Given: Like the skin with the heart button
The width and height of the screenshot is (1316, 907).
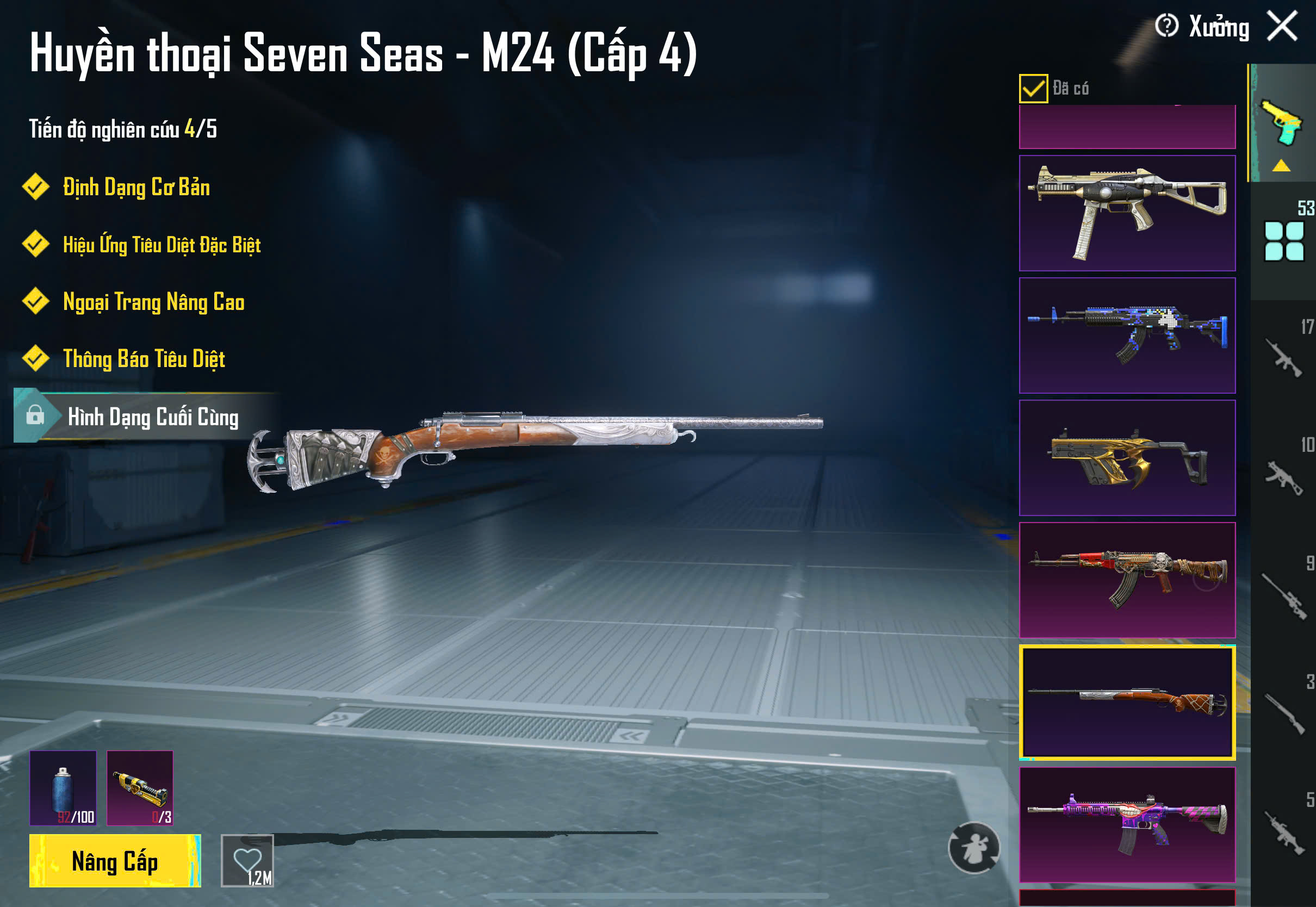Looking at the screenshot, I should pyautogui.click(x=247, y=860).
